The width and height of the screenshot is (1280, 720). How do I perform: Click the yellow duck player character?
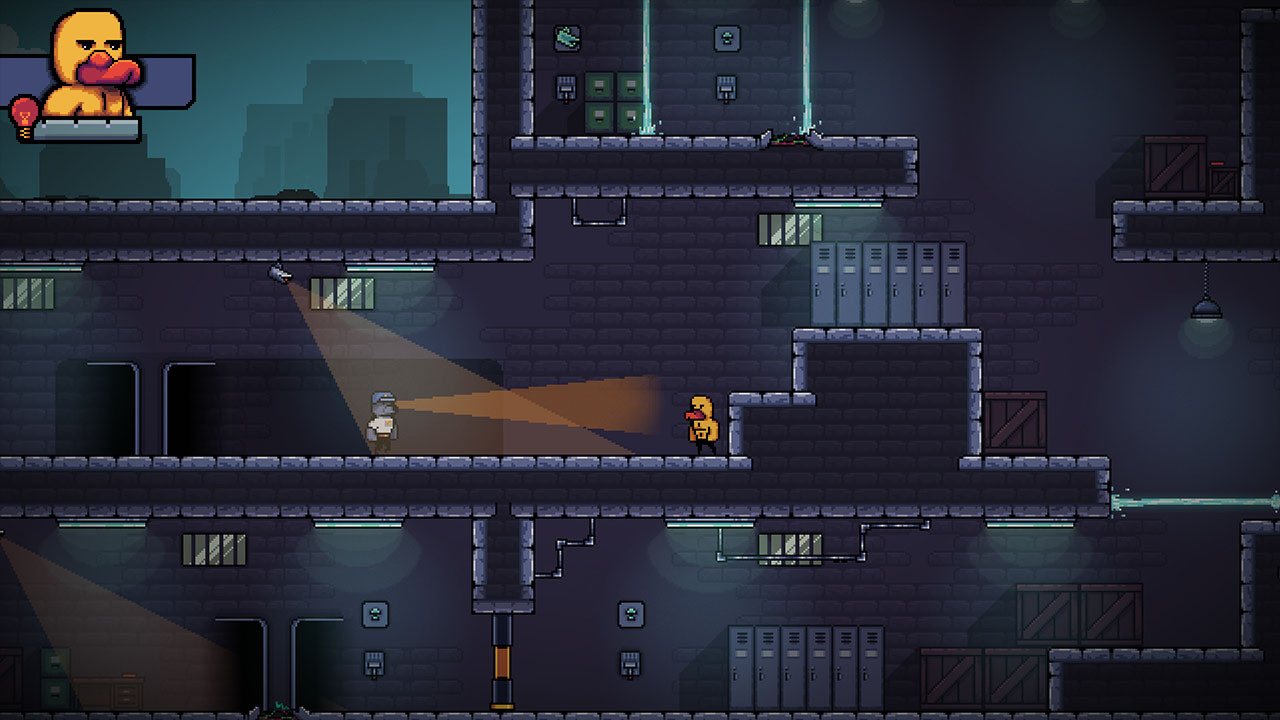point(703,420)
